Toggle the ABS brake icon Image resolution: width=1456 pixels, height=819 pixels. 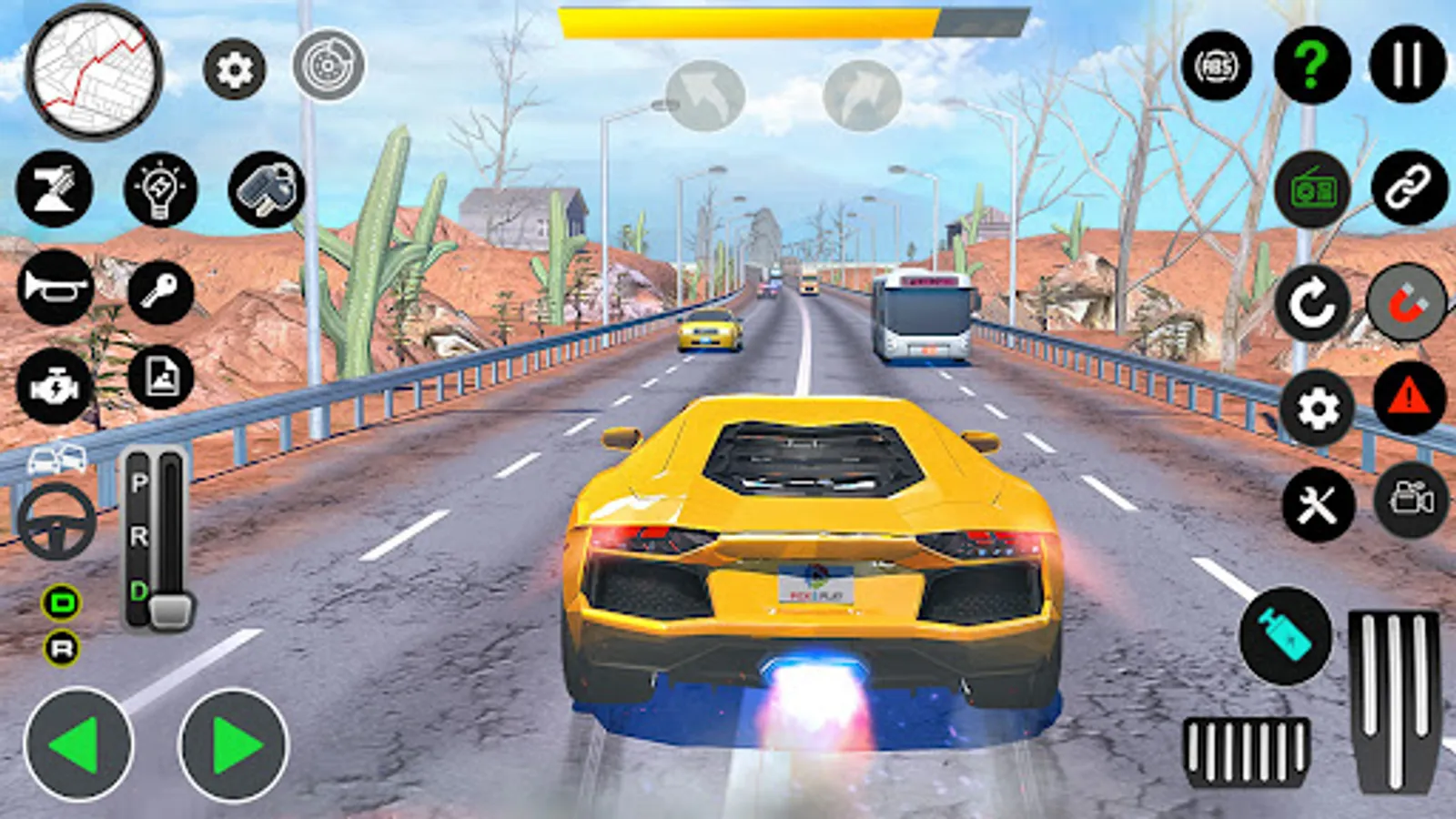click(x=1217, y=66)
